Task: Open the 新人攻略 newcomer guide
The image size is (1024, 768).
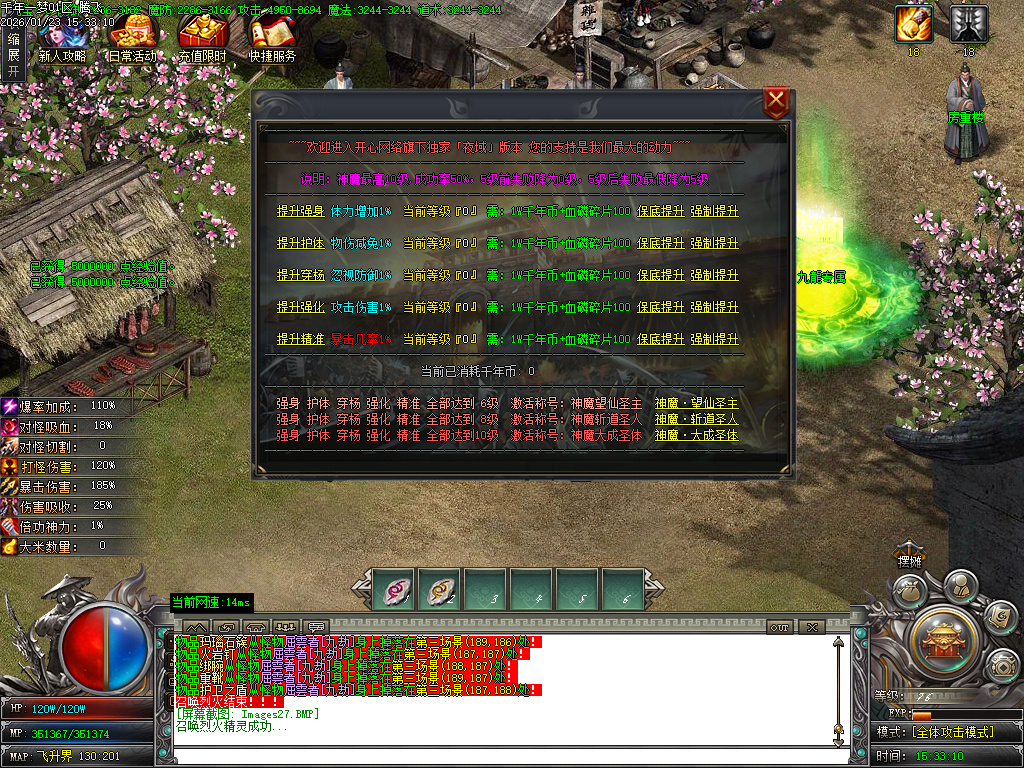Action: [62, 37]
